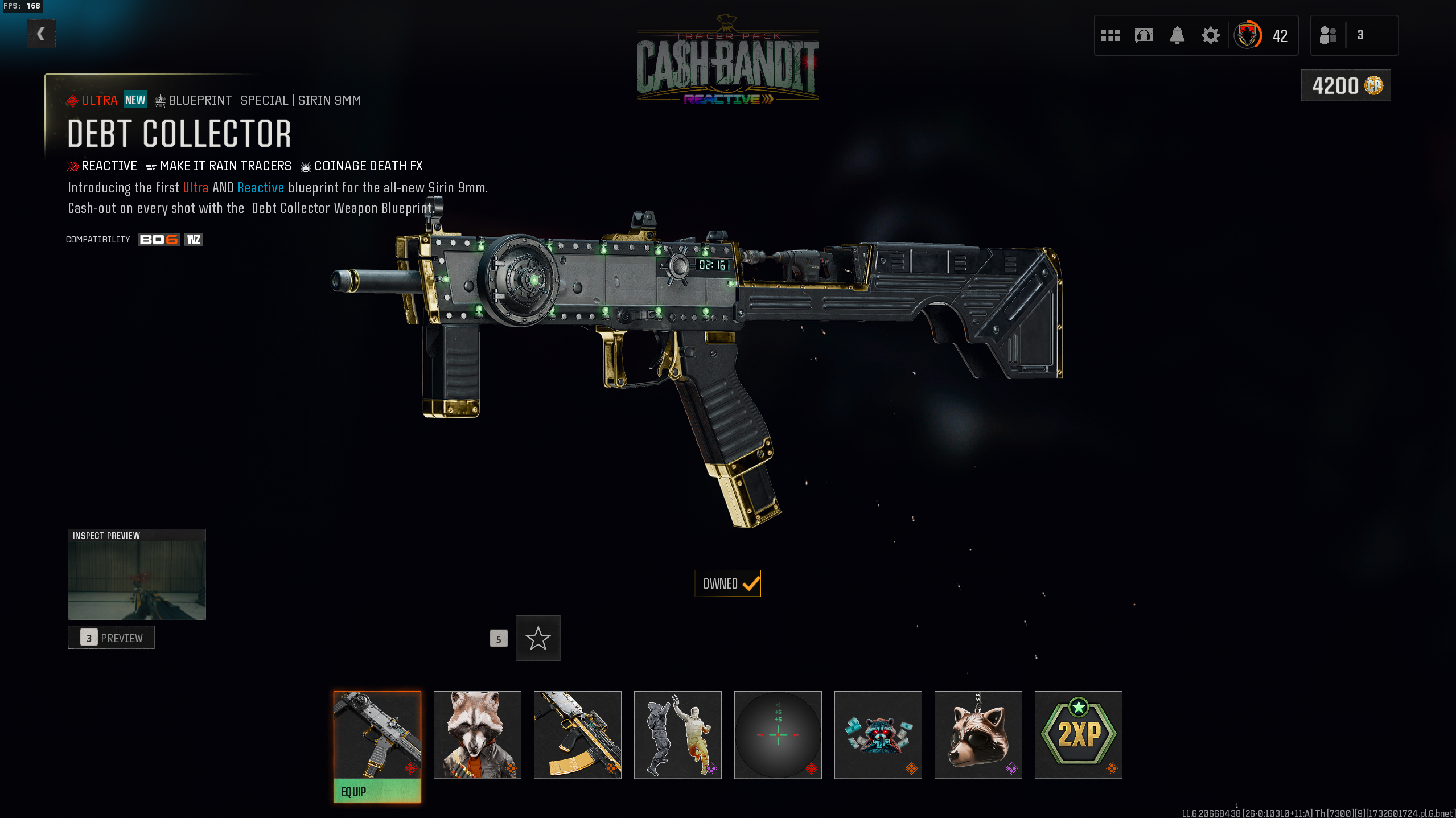This screenshot has width=1456, height=818.
Task: Click the Preview button
Action: pos(112,638)
